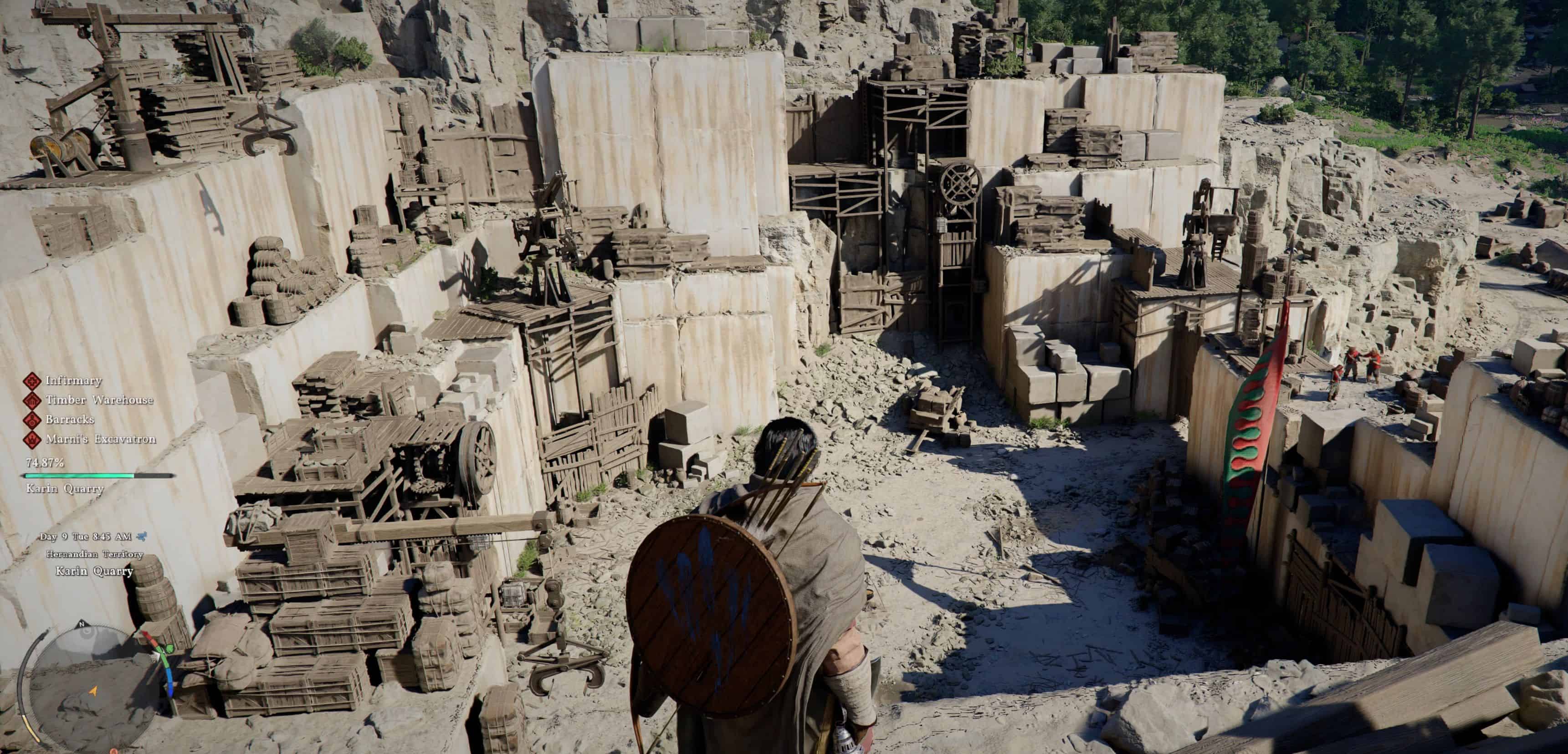Click the Barracks objective marker
This screenshot has height=754, width=1568.
pos(31,420)
